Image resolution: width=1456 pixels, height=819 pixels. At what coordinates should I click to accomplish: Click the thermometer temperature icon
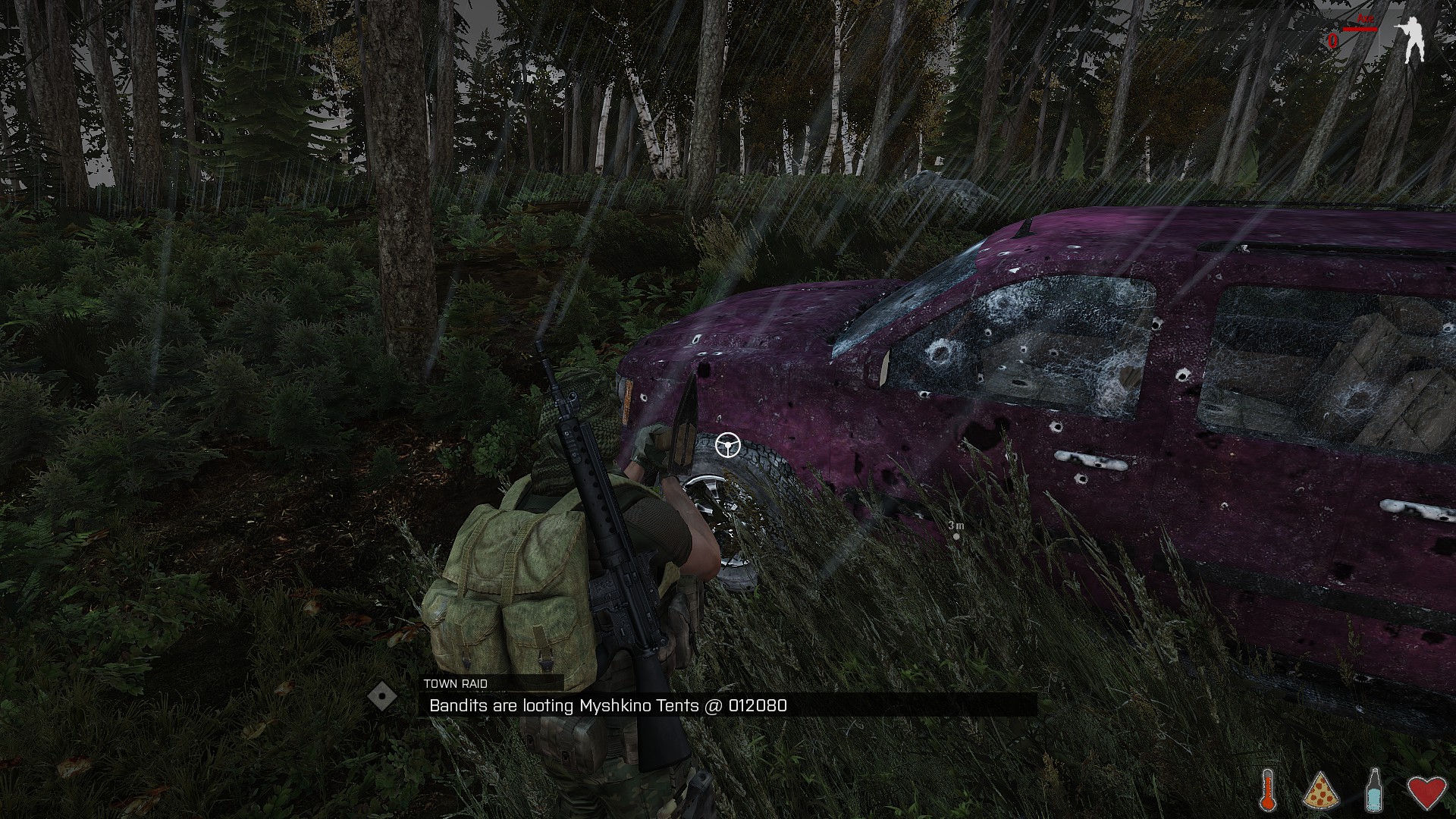point(1267,789)
